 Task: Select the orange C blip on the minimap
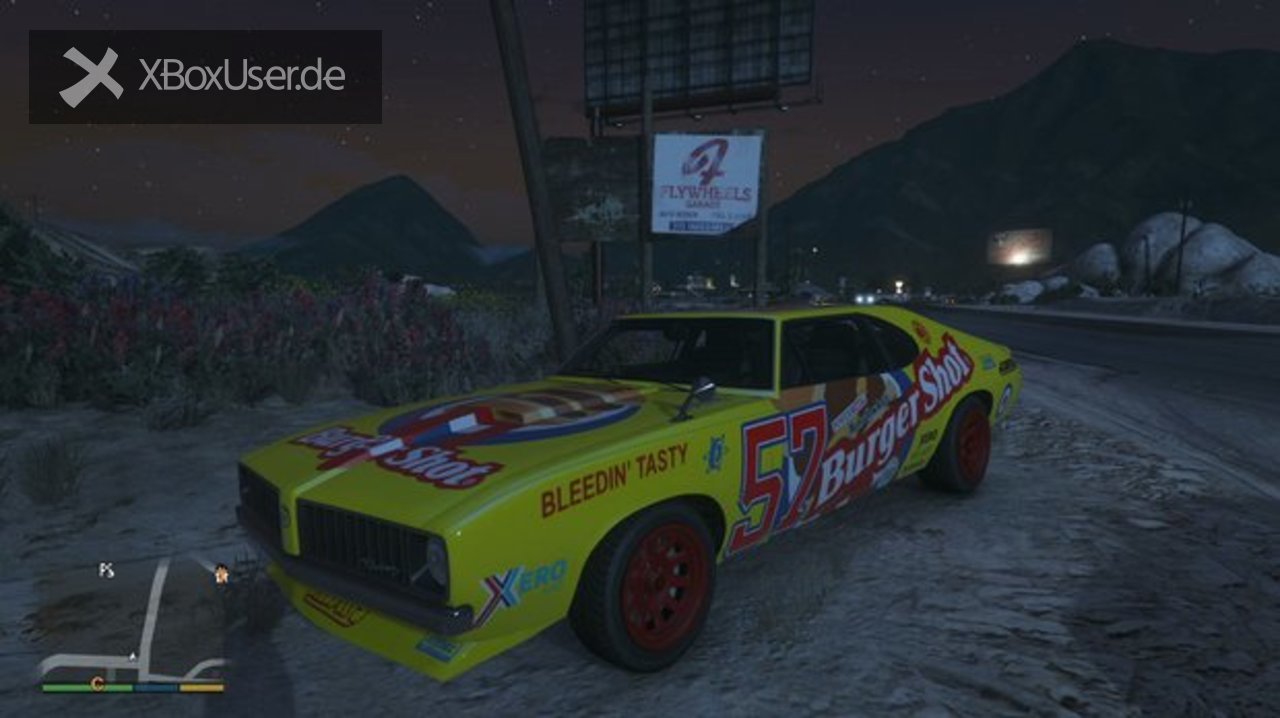click(x=97, y=684)
